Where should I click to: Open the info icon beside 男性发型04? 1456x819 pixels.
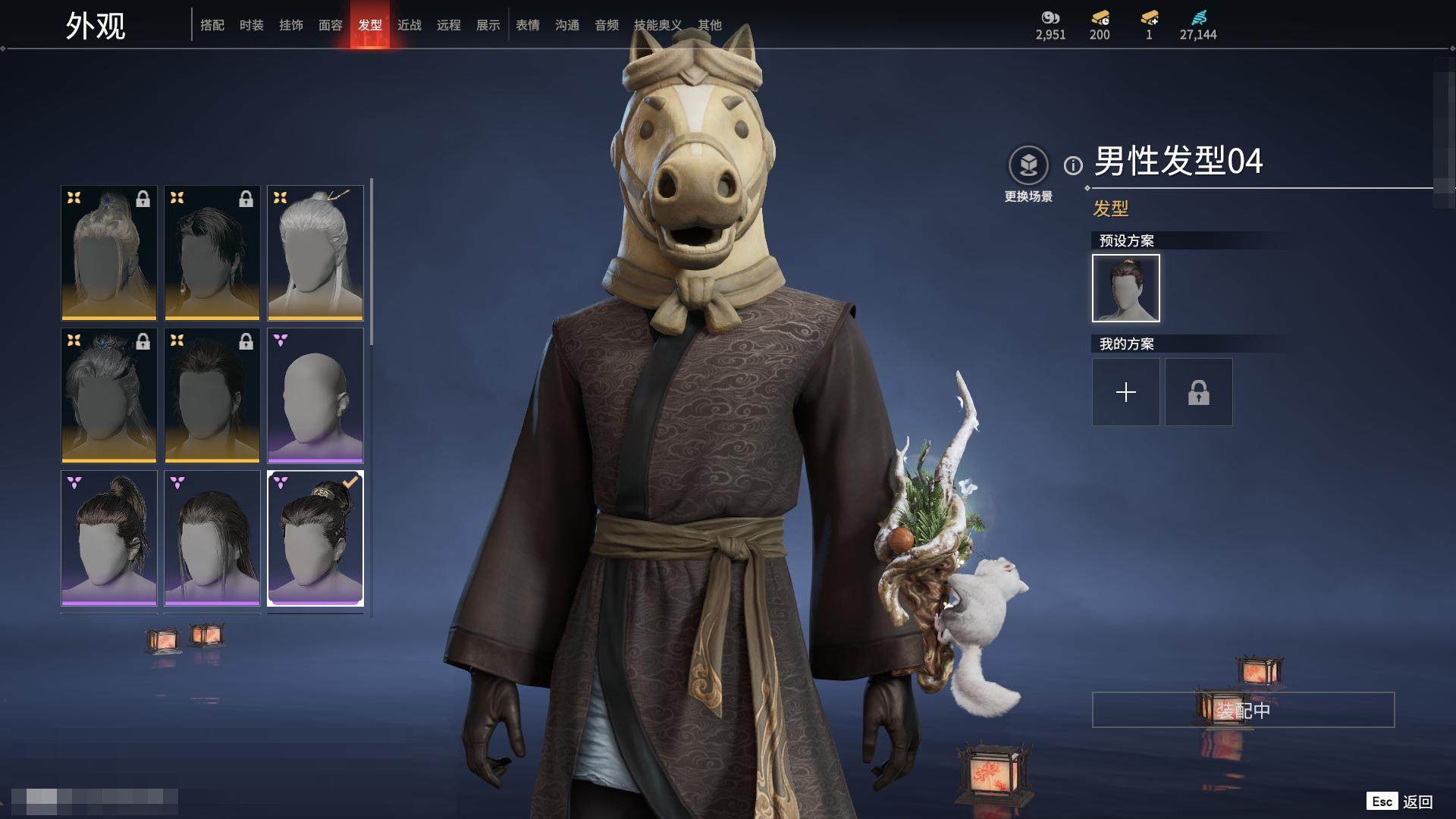pos(1073,165)
